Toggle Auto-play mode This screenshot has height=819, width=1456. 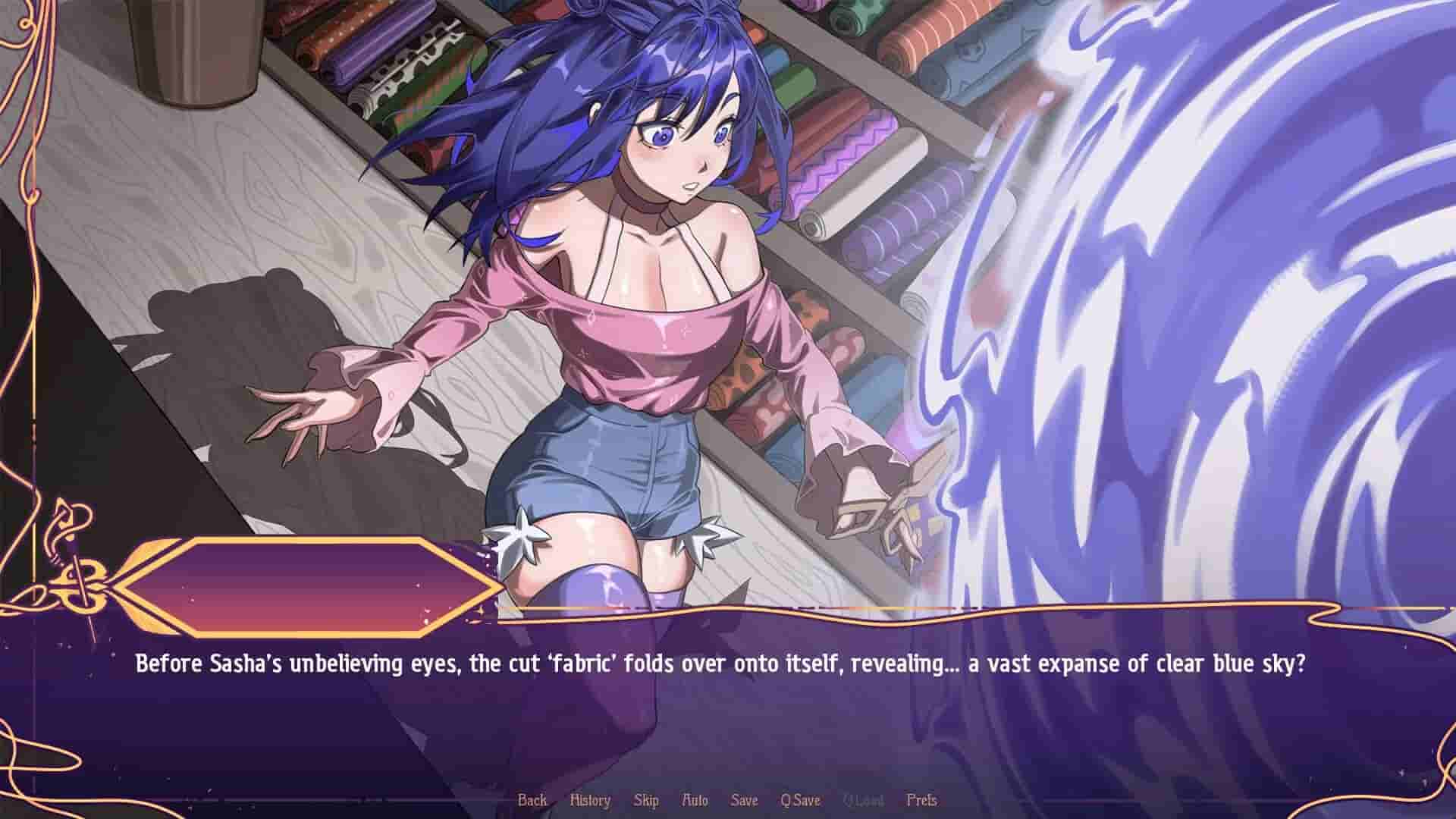[x=695, y=799]
